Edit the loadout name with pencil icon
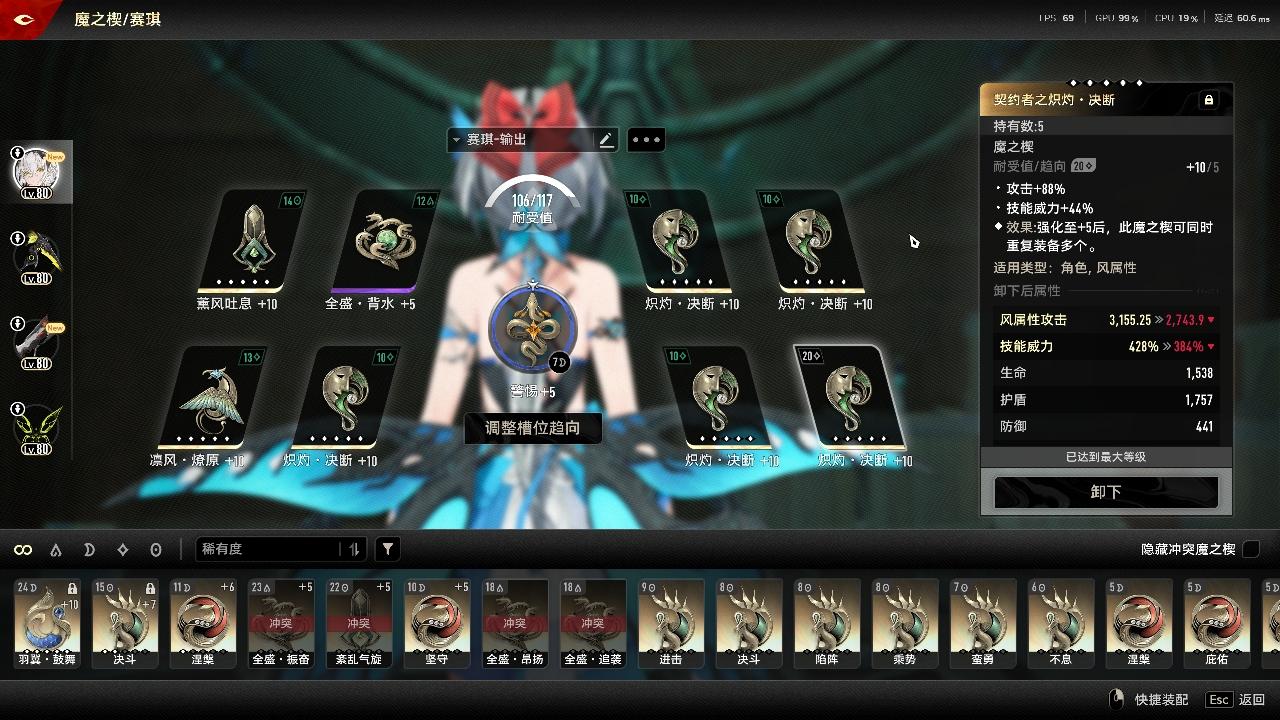The height and width of the screenshot is (720, 1280). point(606,140)
